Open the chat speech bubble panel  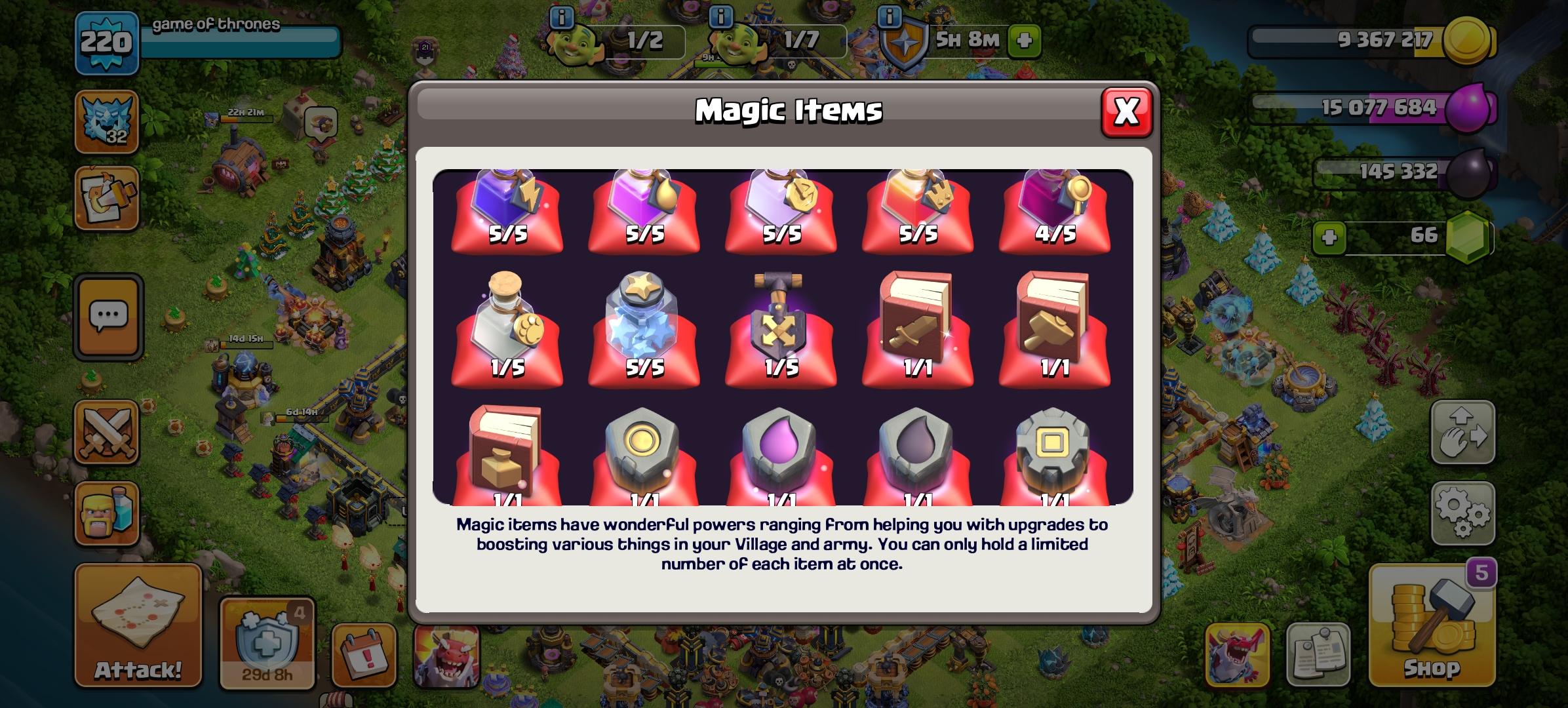tap(108, 317)
